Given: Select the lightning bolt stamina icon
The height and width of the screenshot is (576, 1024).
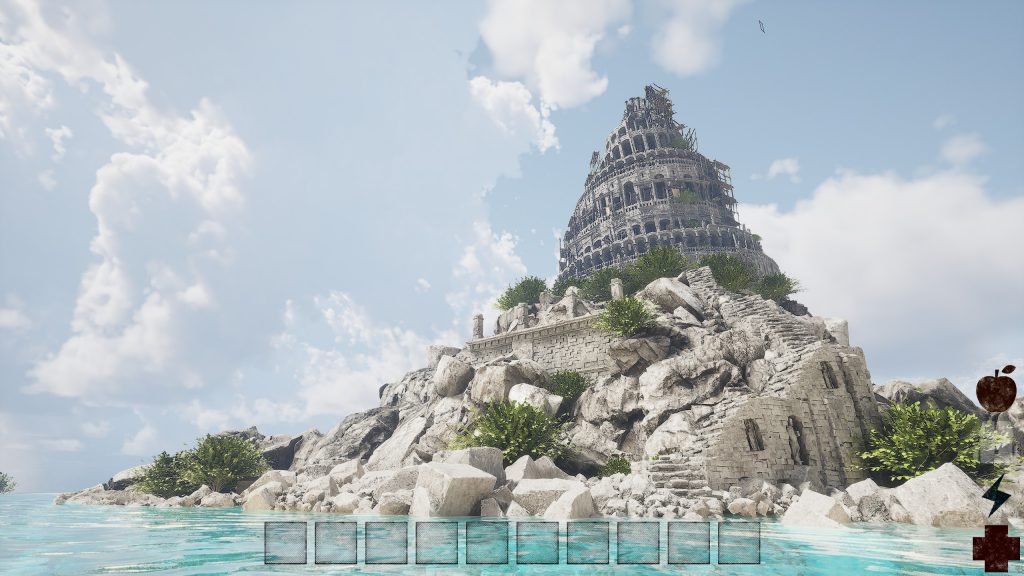Looking at the screenshot, I should 995,495.
